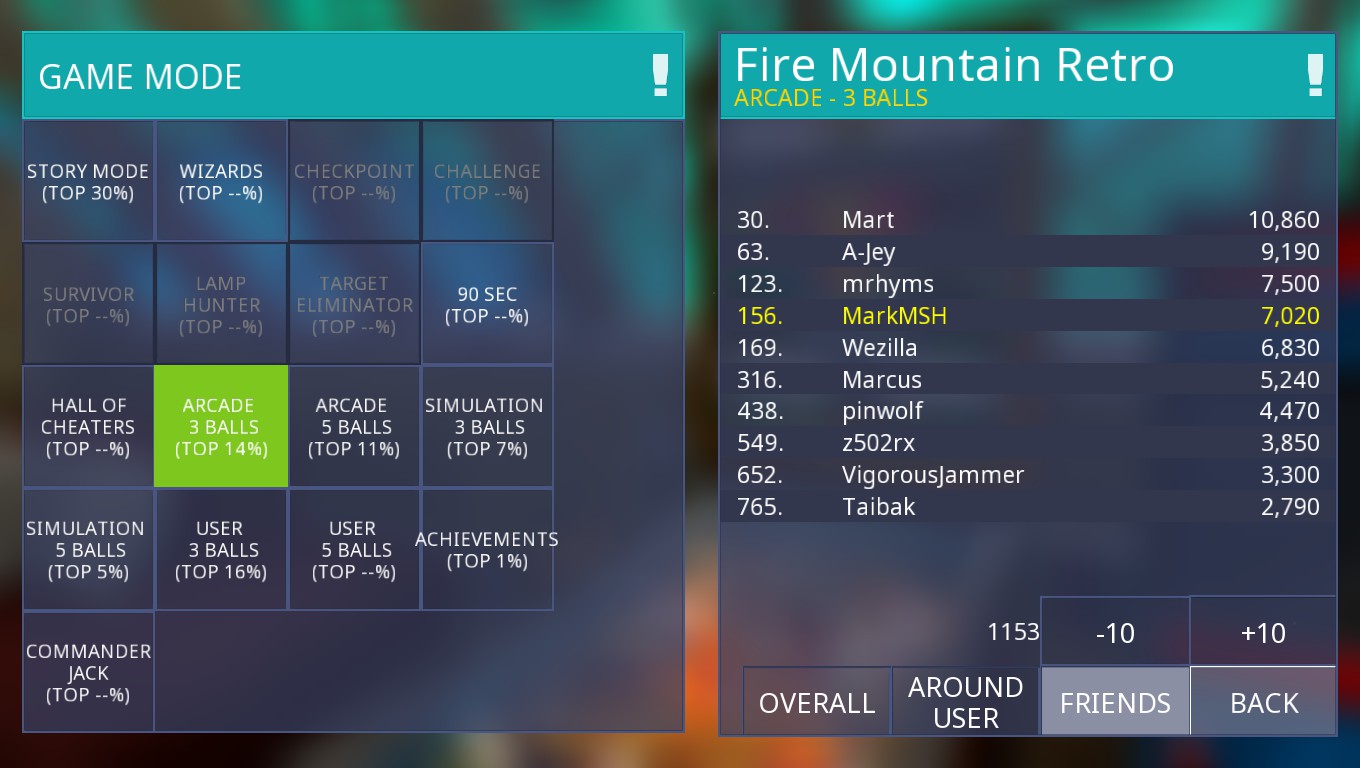Viewport: 1360px width, 768px height.
Task: Choose the 90 Sec mode tile
Action: (487, 304)
